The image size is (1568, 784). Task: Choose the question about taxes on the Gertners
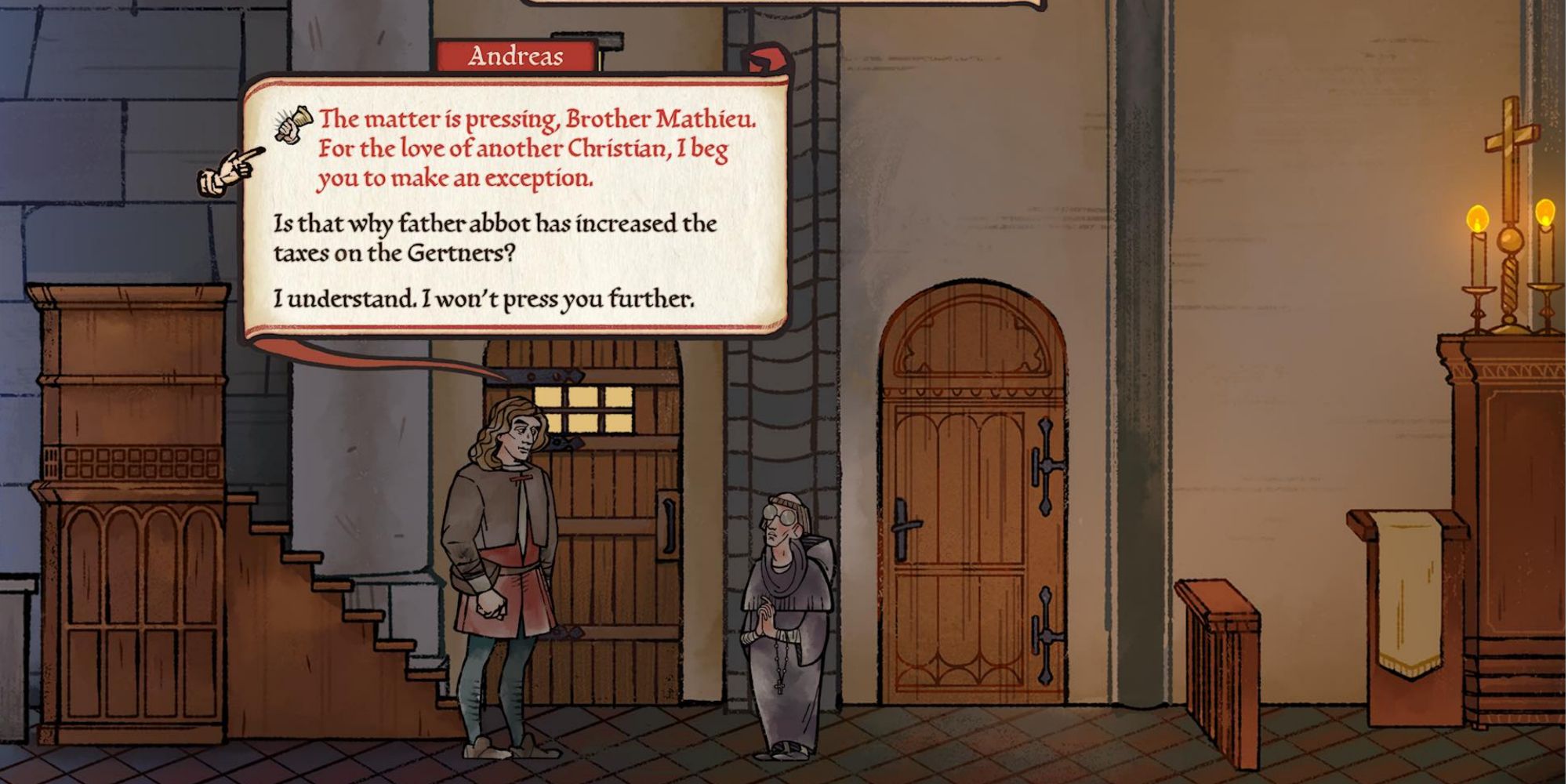coord(494,238)
